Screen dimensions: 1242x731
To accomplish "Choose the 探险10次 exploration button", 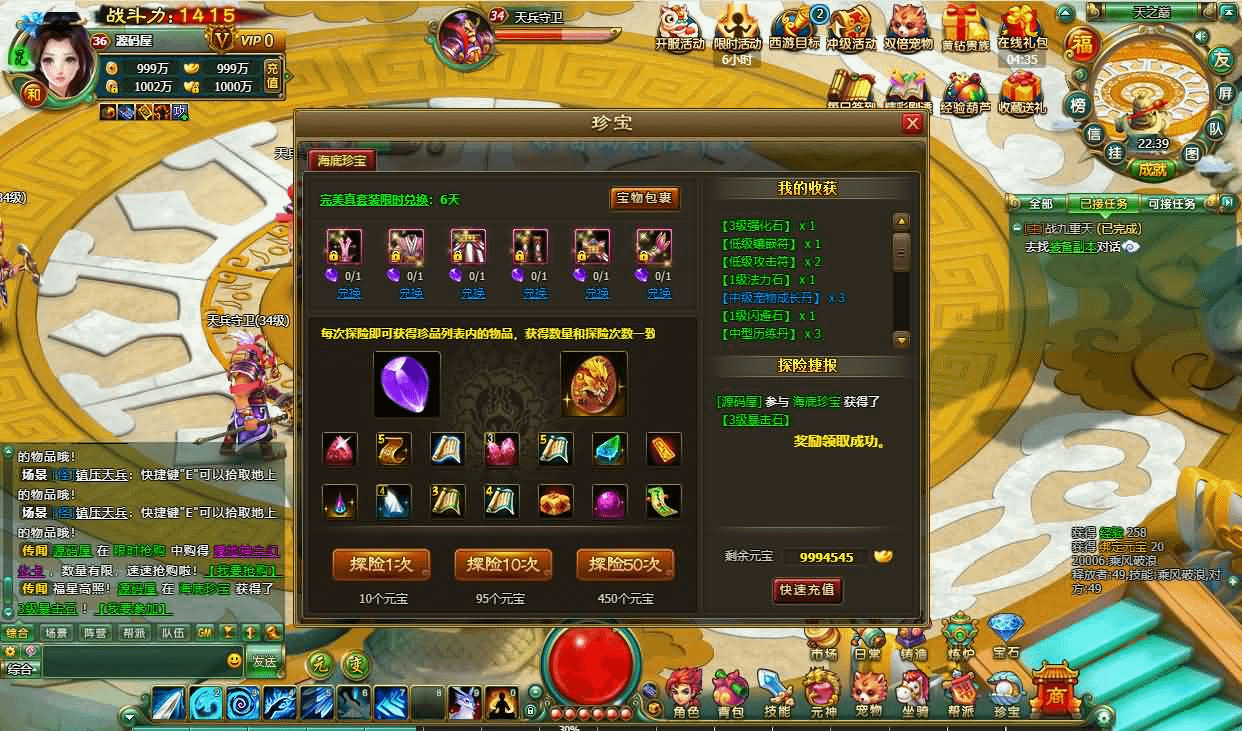I will [x=503, y=564].
